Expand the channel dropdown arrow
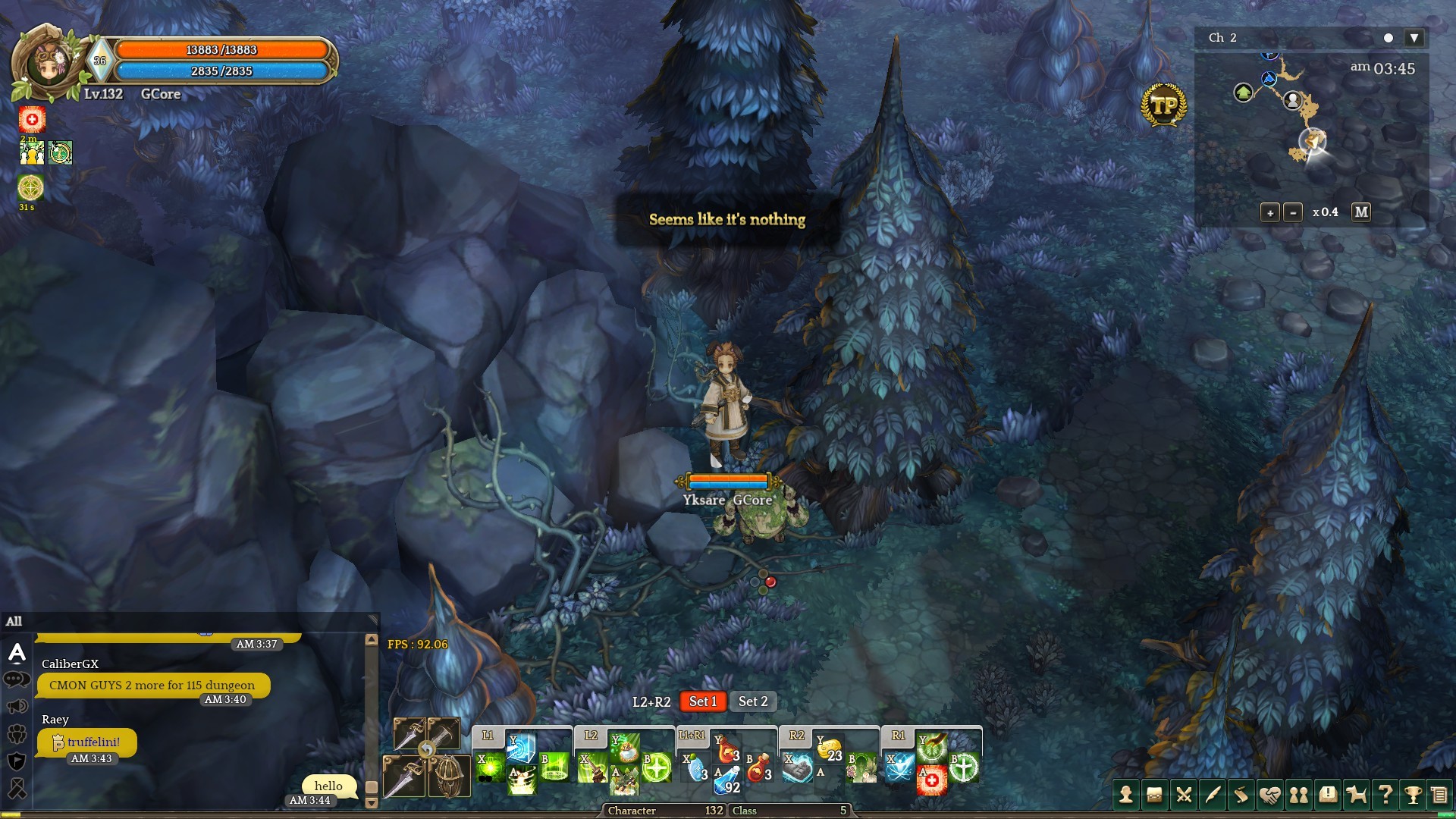This screenshot has height=819, width=1456. coord(1414,38)
